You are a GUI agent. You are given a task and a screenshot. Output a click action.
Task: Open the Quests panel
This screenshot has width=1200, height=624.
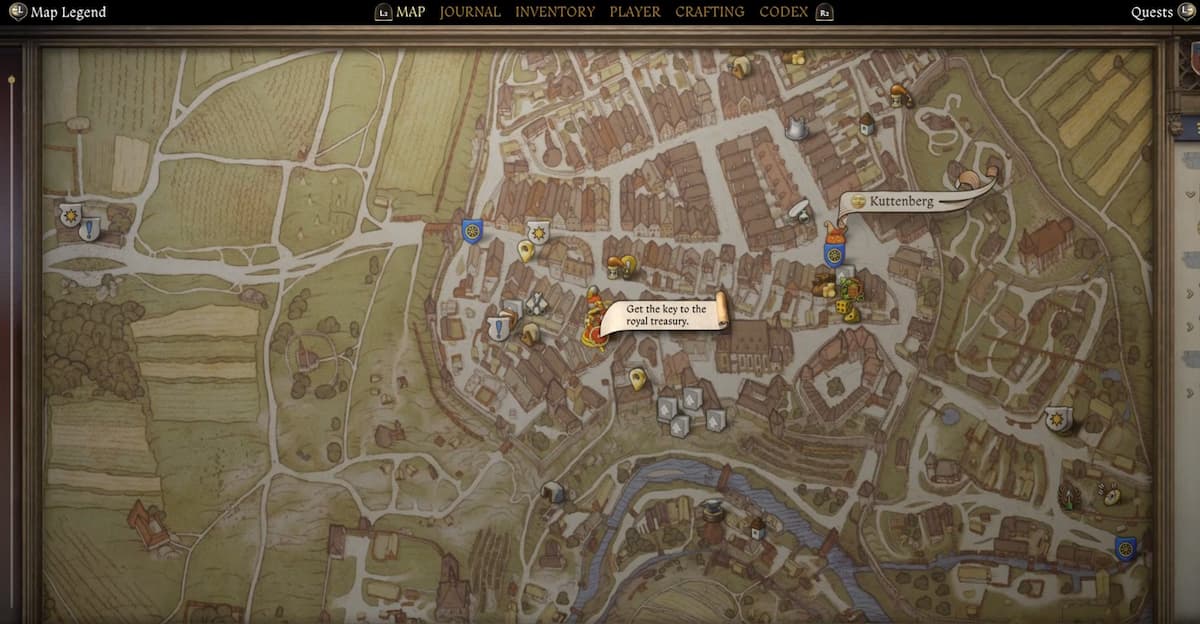1151,12
